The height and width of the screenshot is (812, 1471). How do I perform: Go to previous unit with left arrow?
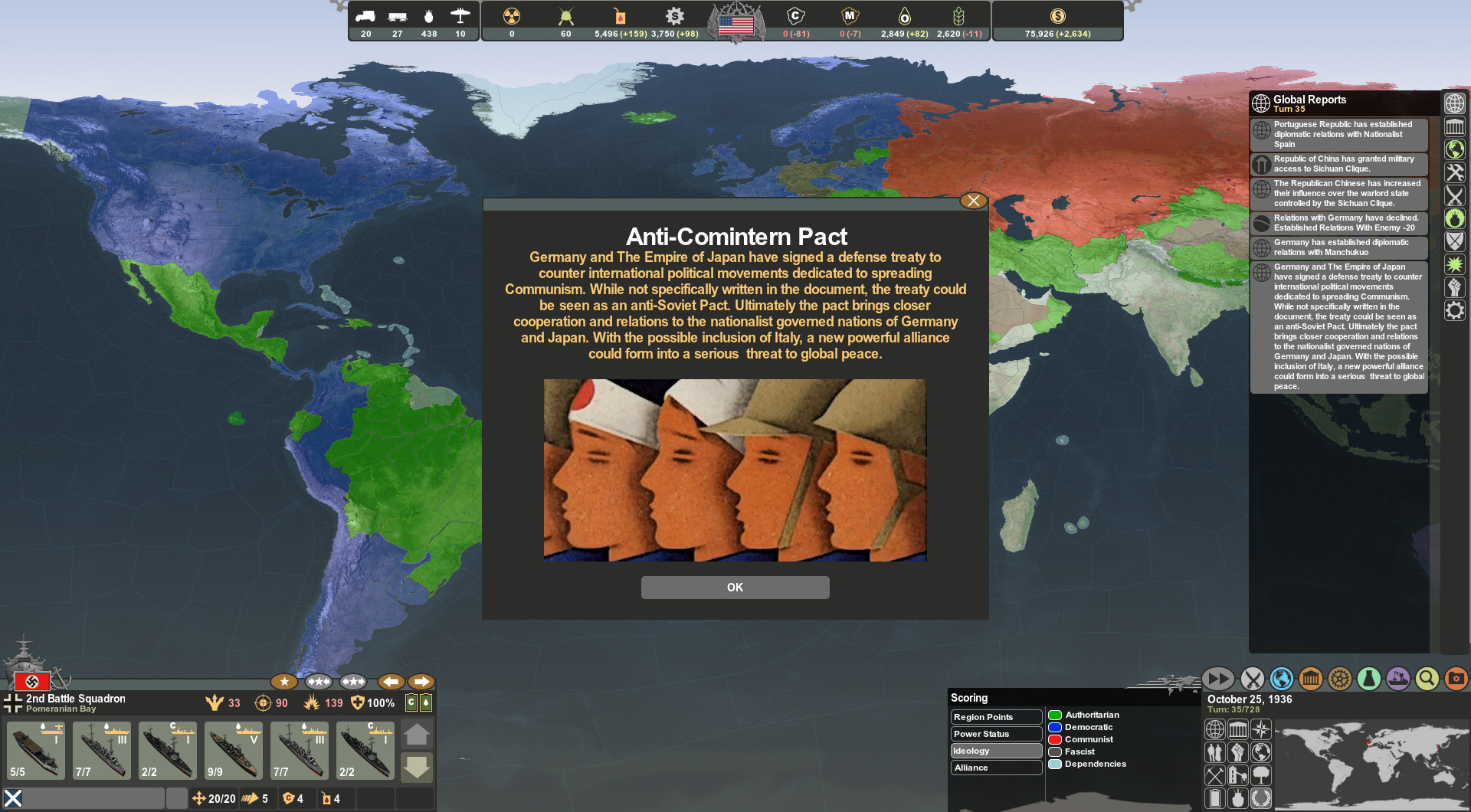(x=391, y=682)
